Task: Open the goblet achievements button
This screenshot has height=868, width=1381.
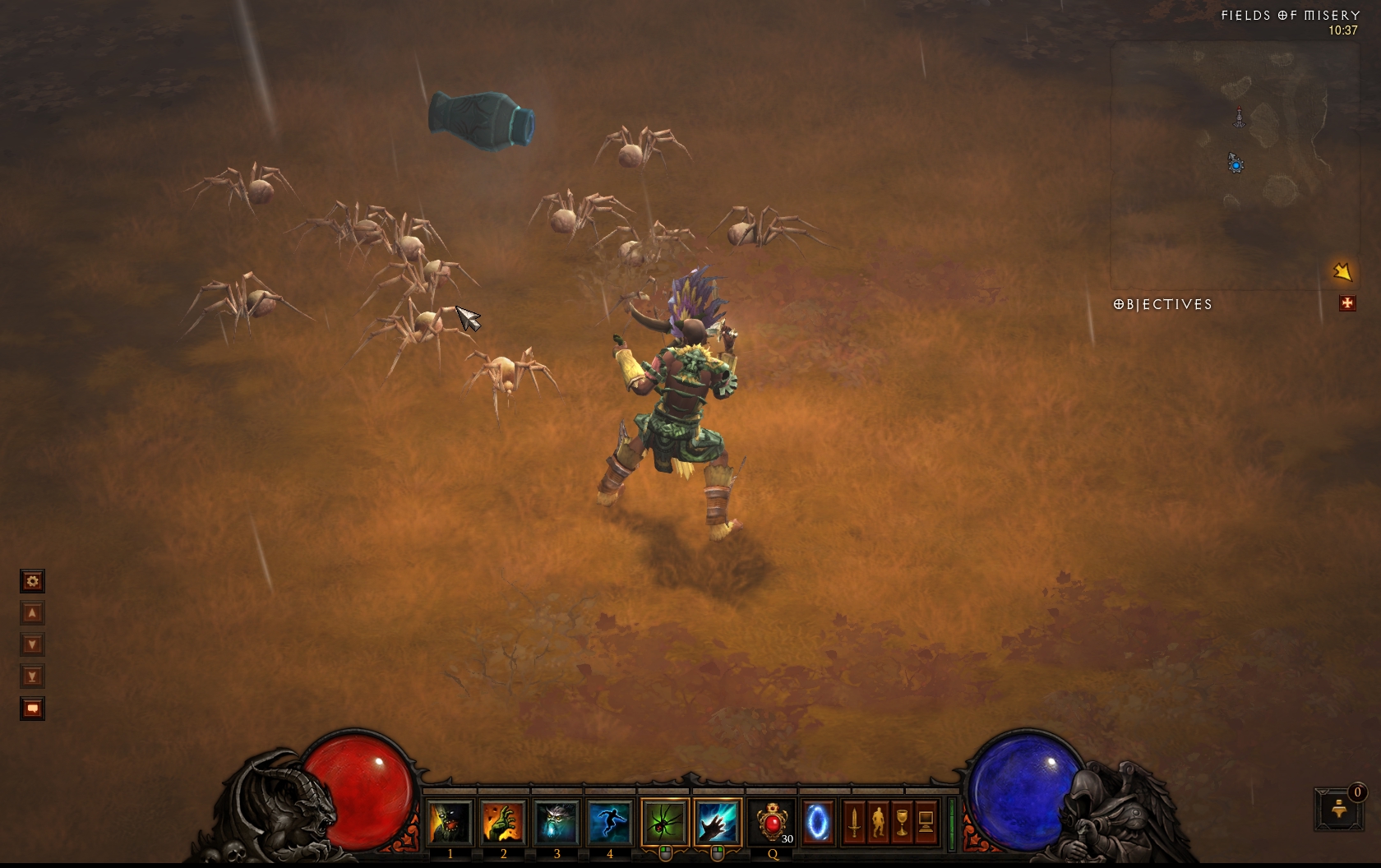Action: tap(902, 822)
